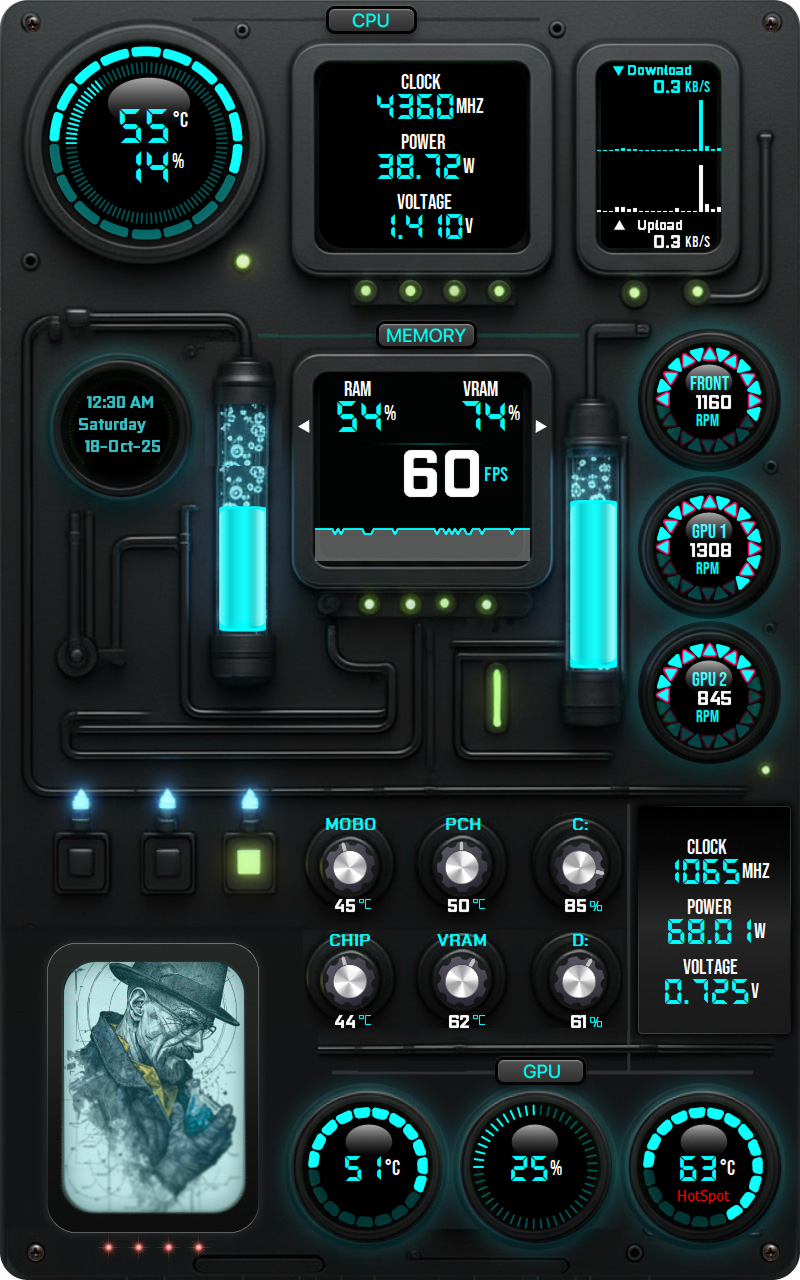The image size is (800, 1280).
Task: Open the hat-wearing man portrait
Action: point(153,1087)
